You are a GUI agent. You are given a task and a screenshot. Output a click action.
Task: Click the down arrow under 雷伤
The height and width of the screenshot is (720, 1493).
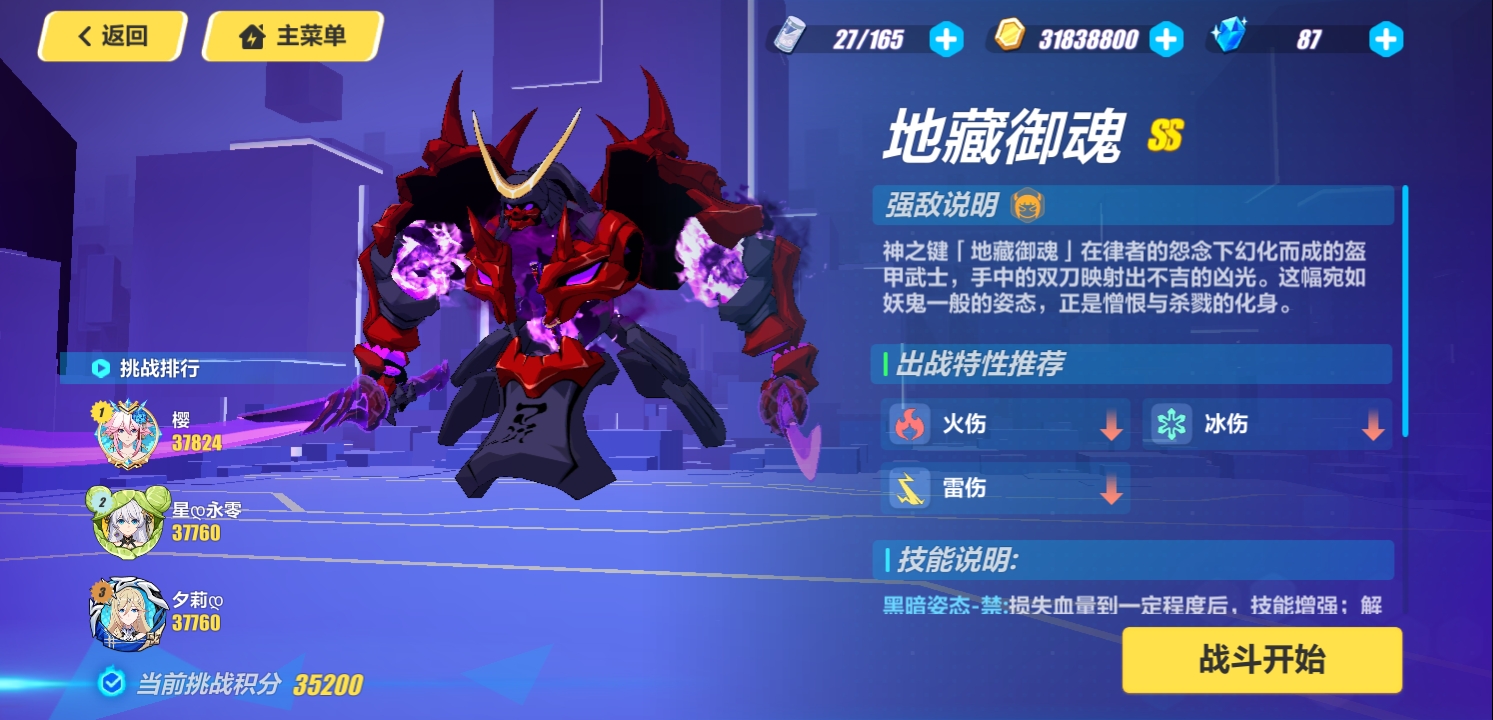(x=1110, y=488)
